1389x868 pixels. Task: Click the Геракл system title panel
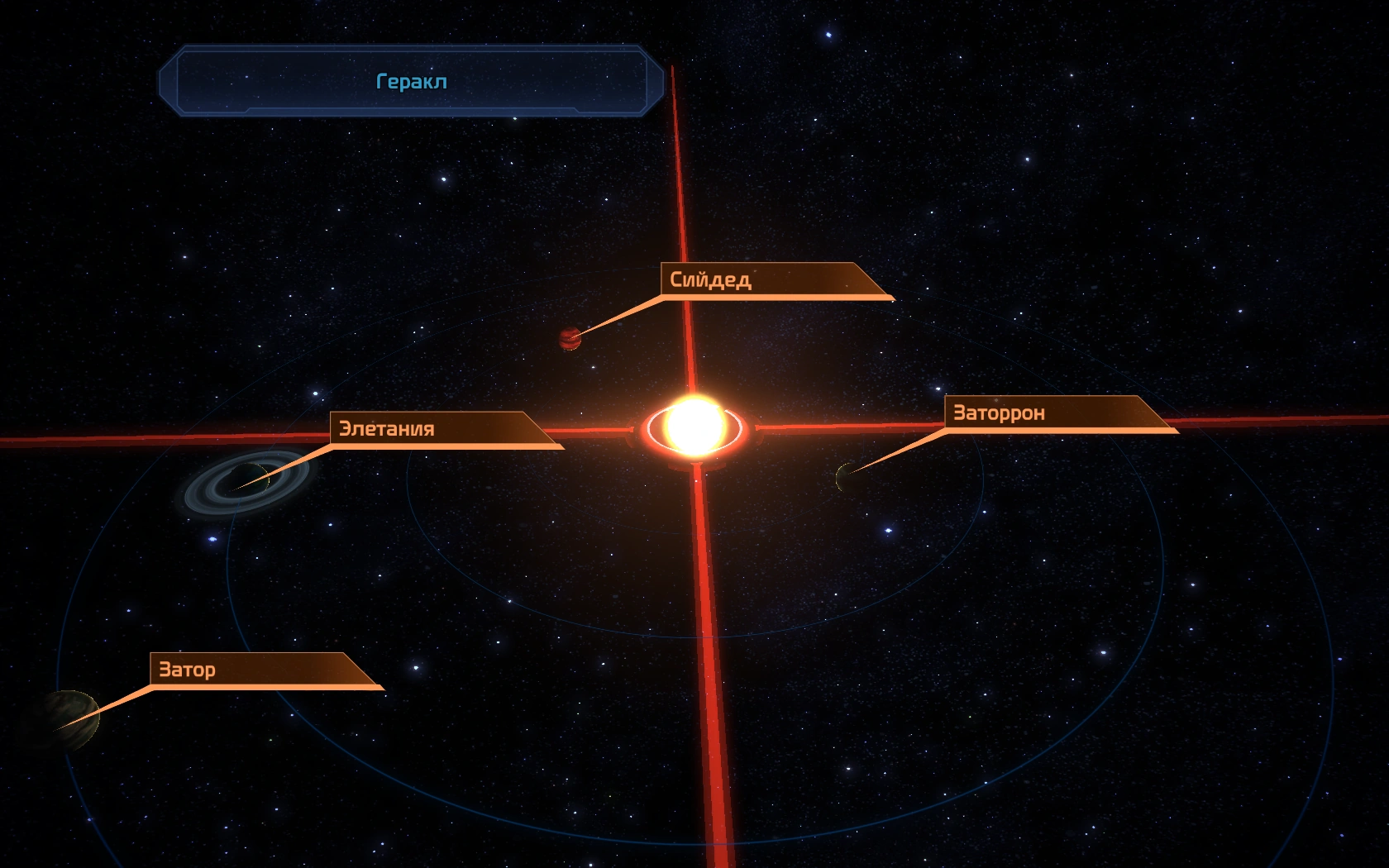[x=411, y=81]
